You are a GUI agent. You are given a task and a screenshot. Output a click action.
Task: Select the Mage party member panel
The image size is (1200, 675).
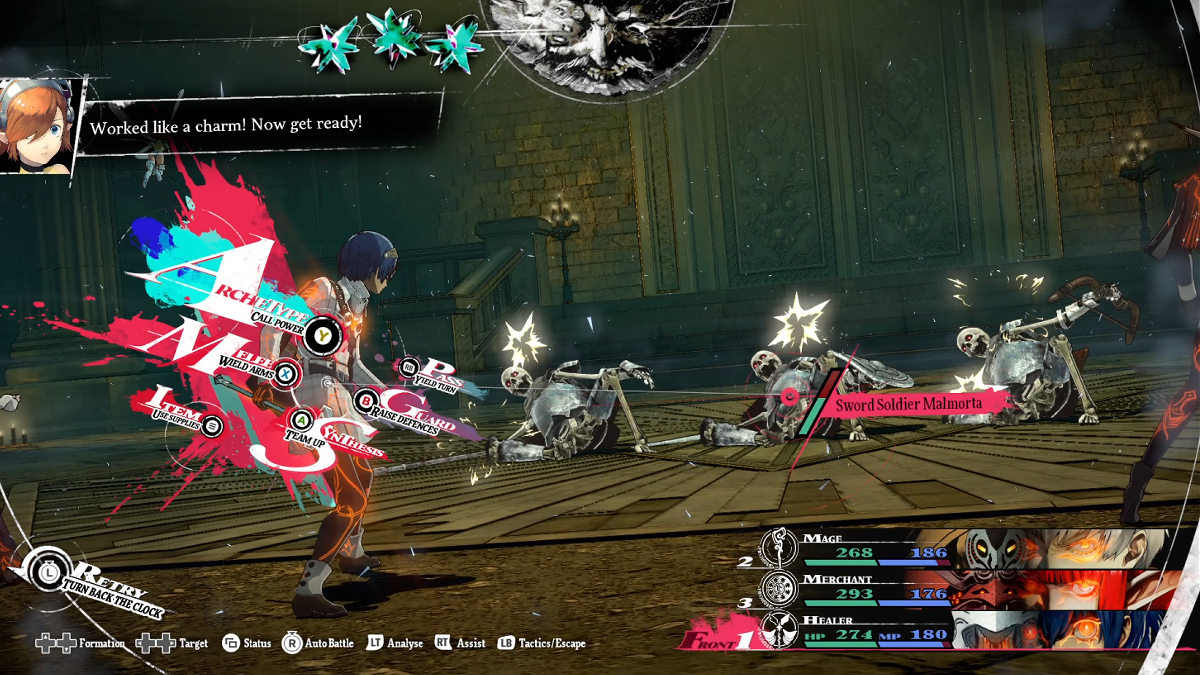pyautogui.click(x=960, y=549)
